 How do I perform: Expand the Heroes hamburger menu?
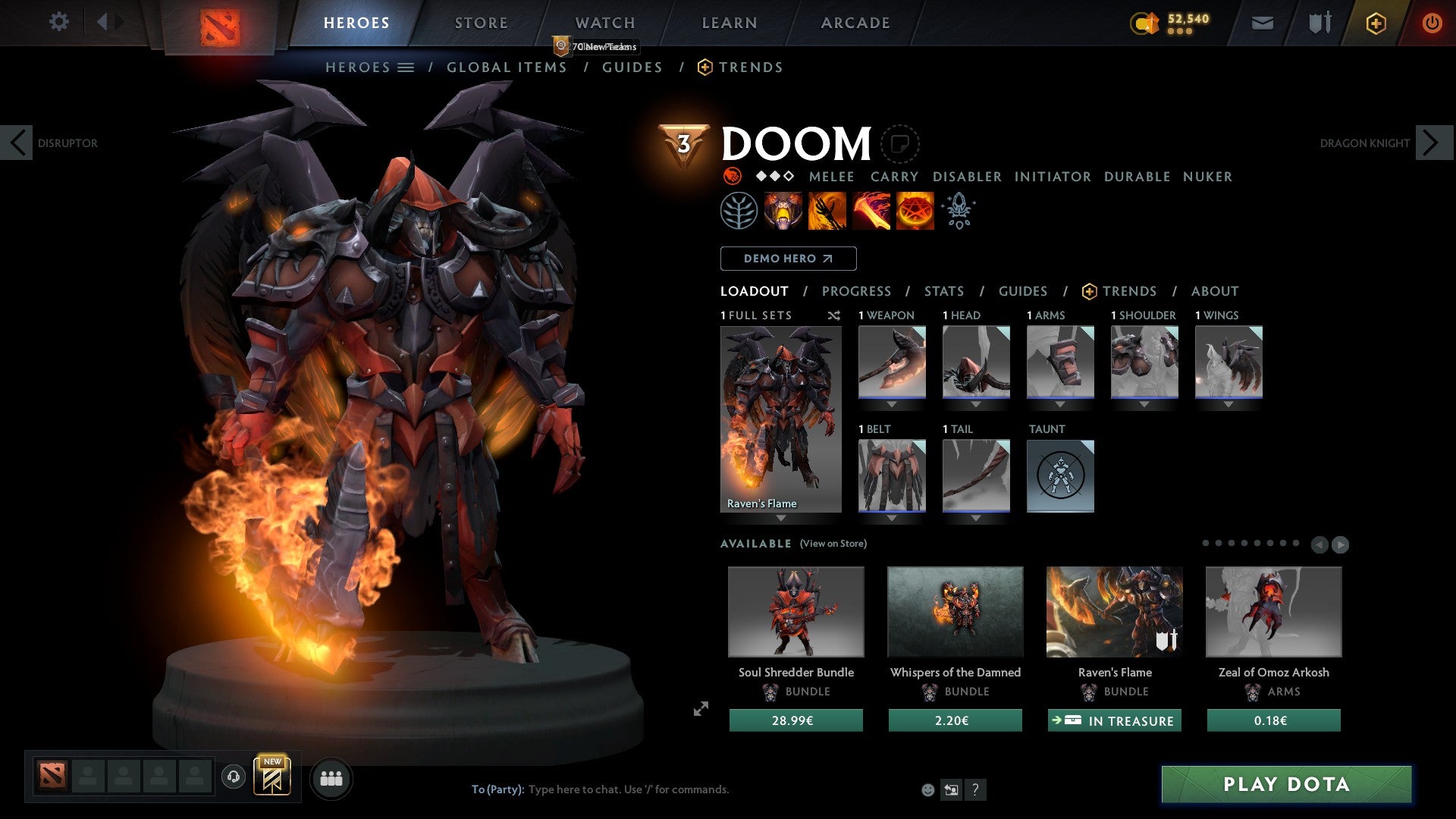tap(405, 67)
